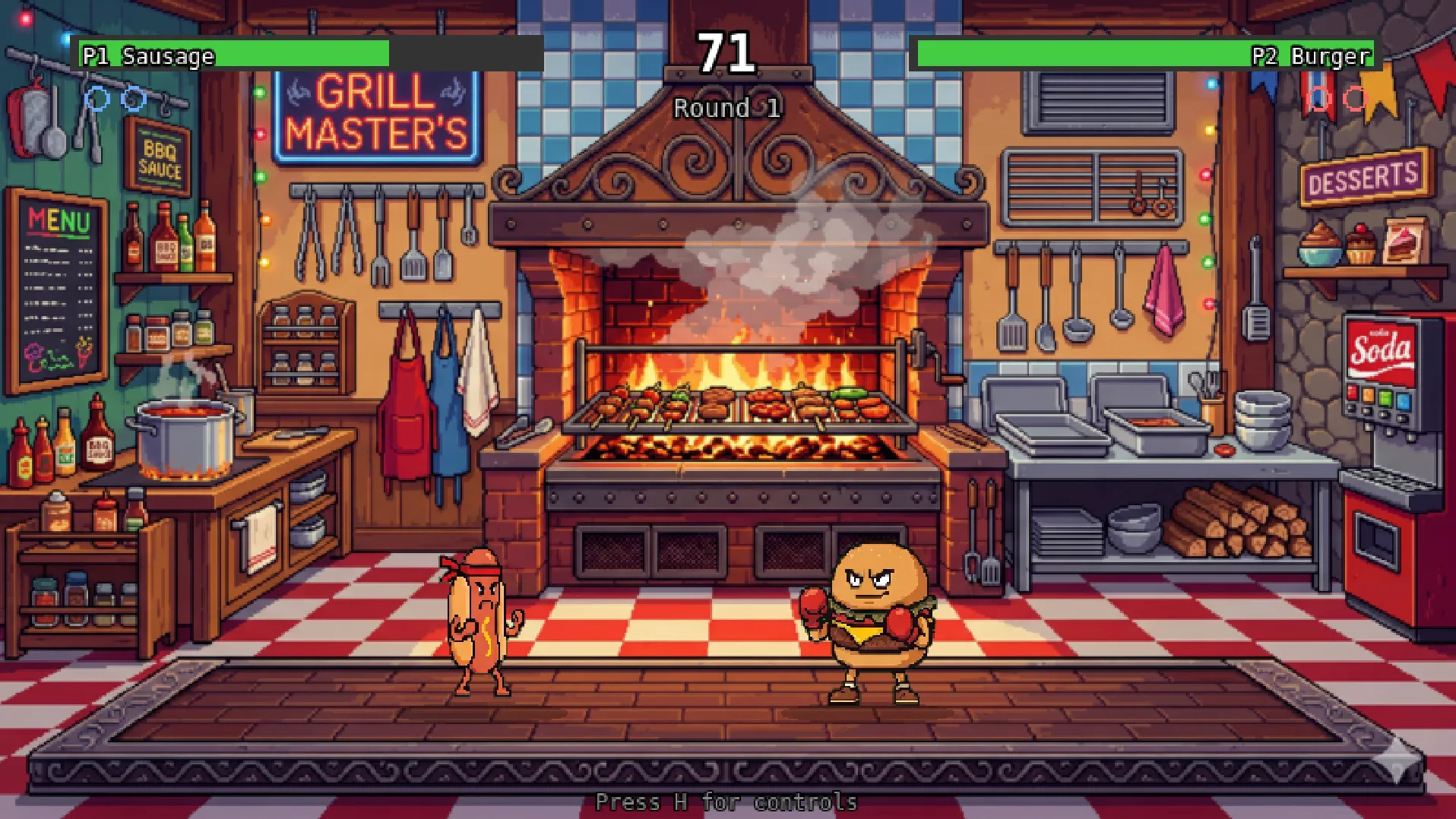The width and height of the screenshot is (1456, 819).
Task: Toggle P1's first blue round indicator
Action: (x=97, y=97)
